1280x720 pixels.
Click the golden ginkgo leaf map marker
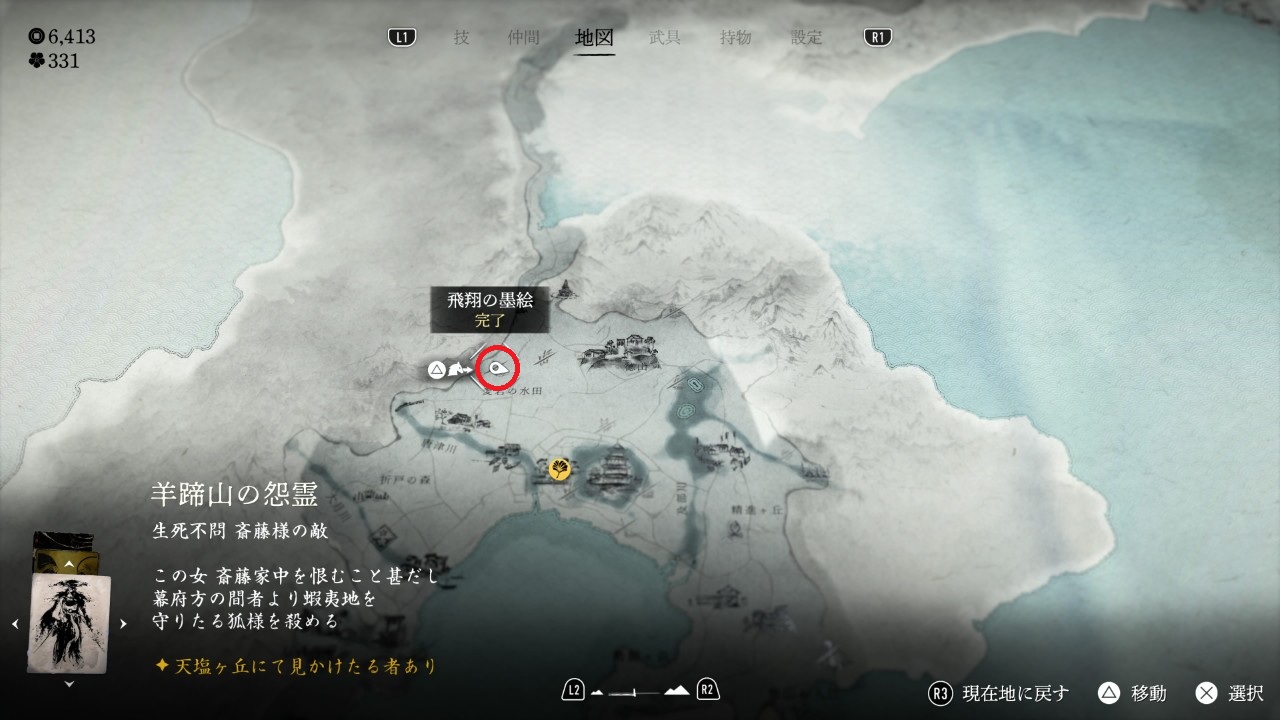coord(560,468)
